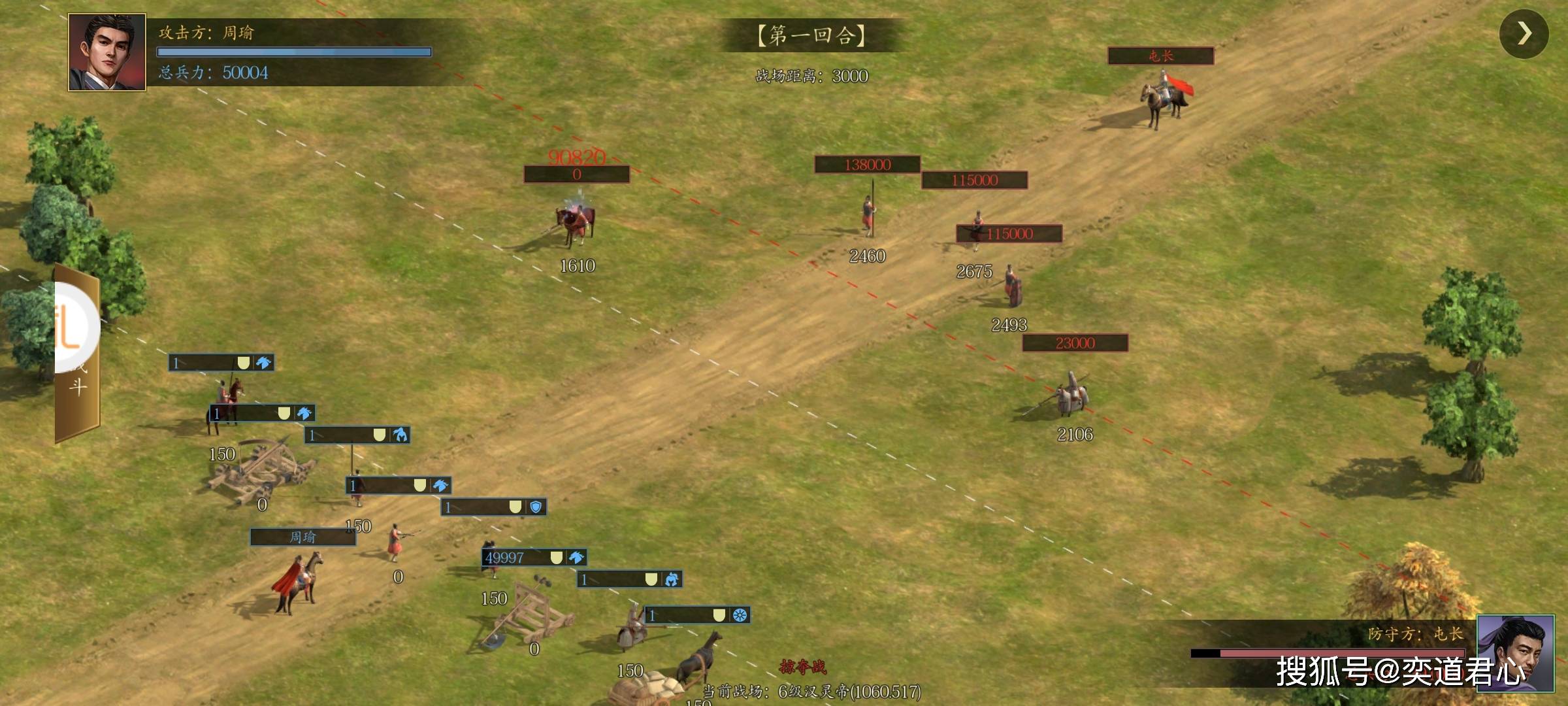Select the enemy 屯长 commander nameplate
1568x706 pixels.
click(1160, 56)
